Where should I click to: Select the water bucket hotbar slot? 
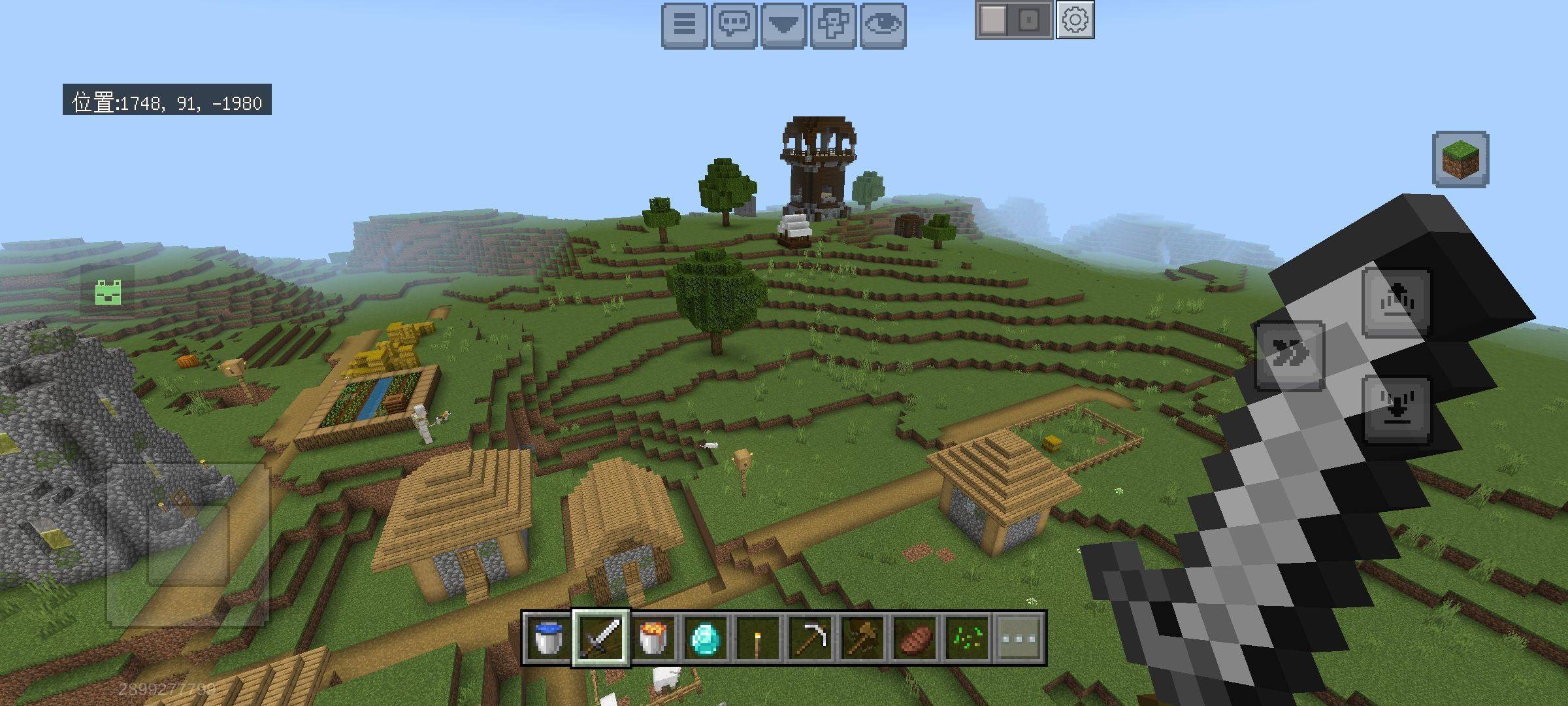click(548, 637)
